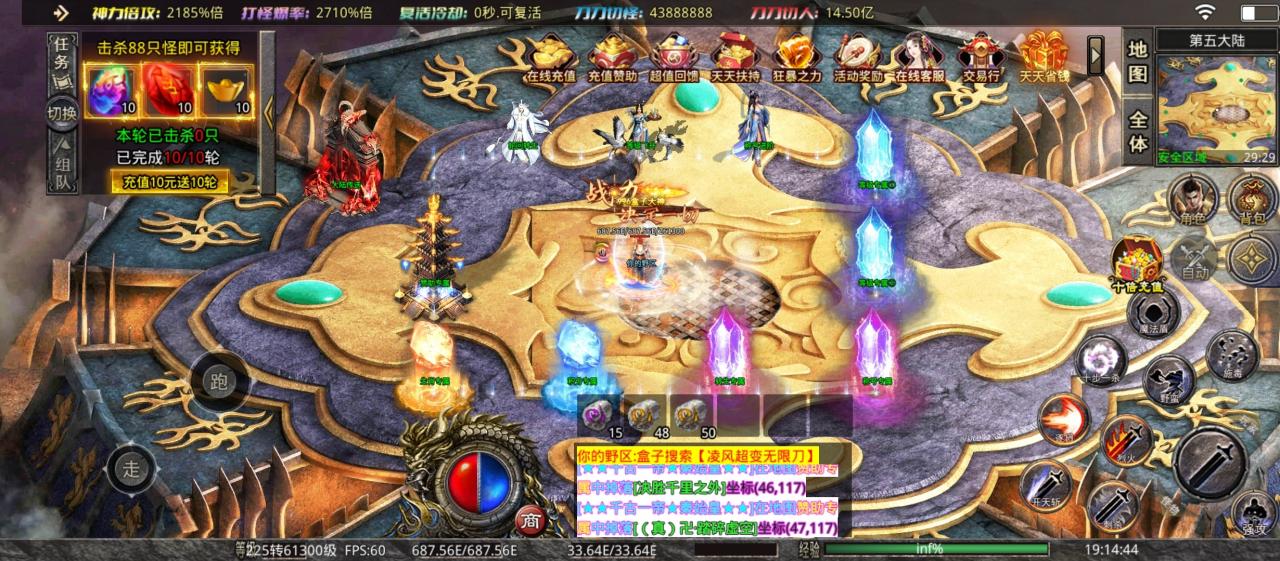Open 活动奖励 event rewards

click(x=858, y=56)
